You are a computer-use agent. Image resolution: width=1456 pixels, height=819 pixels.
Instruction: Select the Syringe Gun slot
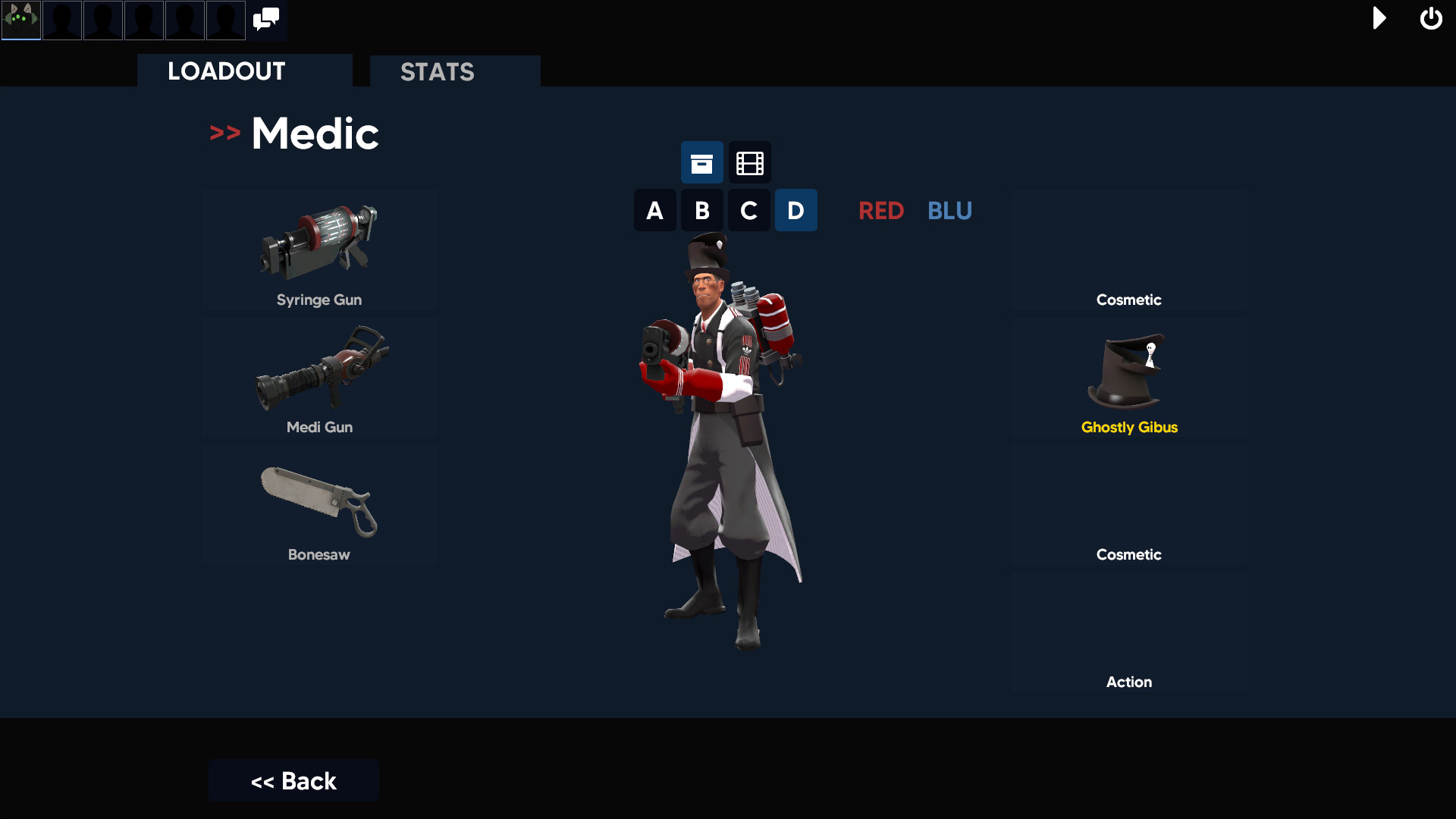(319, 250)
